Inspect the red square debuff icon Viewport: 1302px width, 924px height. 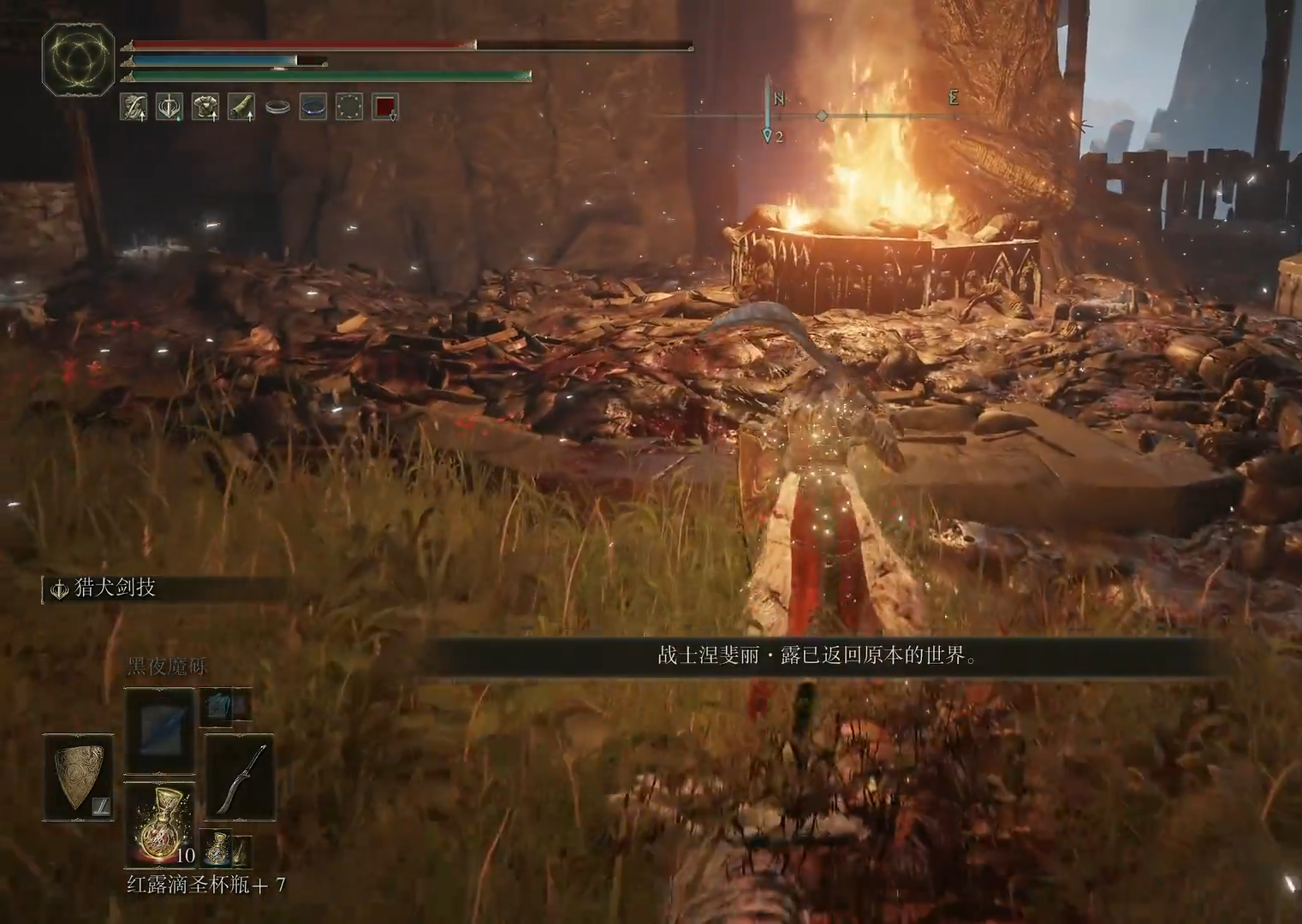(x=385, y=107)
